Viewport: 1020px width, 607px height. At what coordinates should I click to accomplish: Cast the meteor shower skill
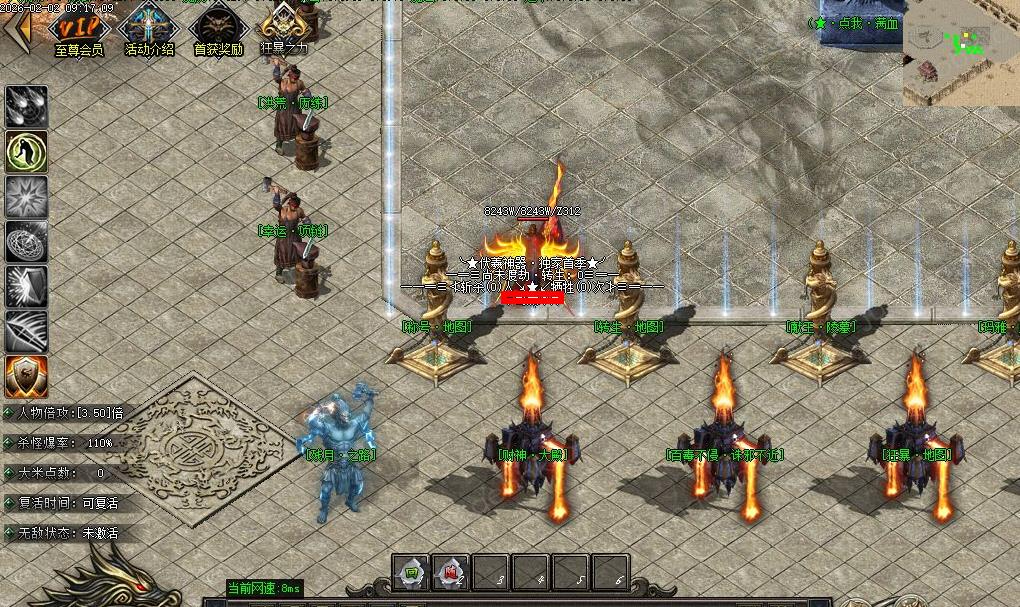(x=26, y=107)
